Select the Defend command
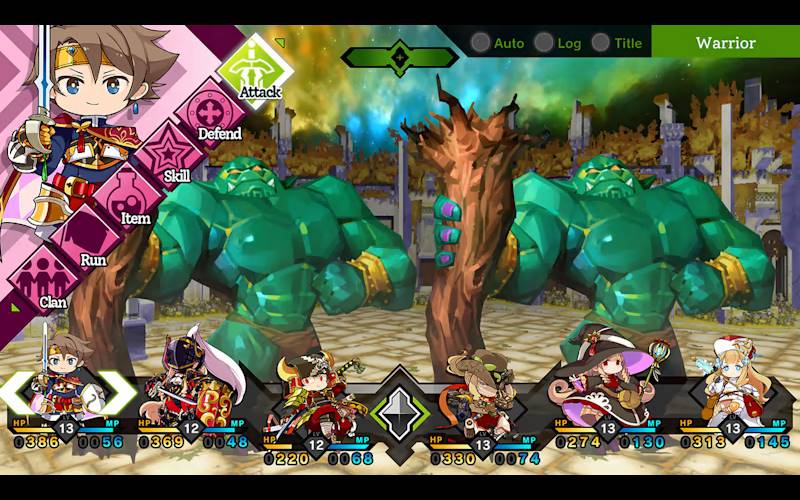800x500 pixels. point(212,114)
